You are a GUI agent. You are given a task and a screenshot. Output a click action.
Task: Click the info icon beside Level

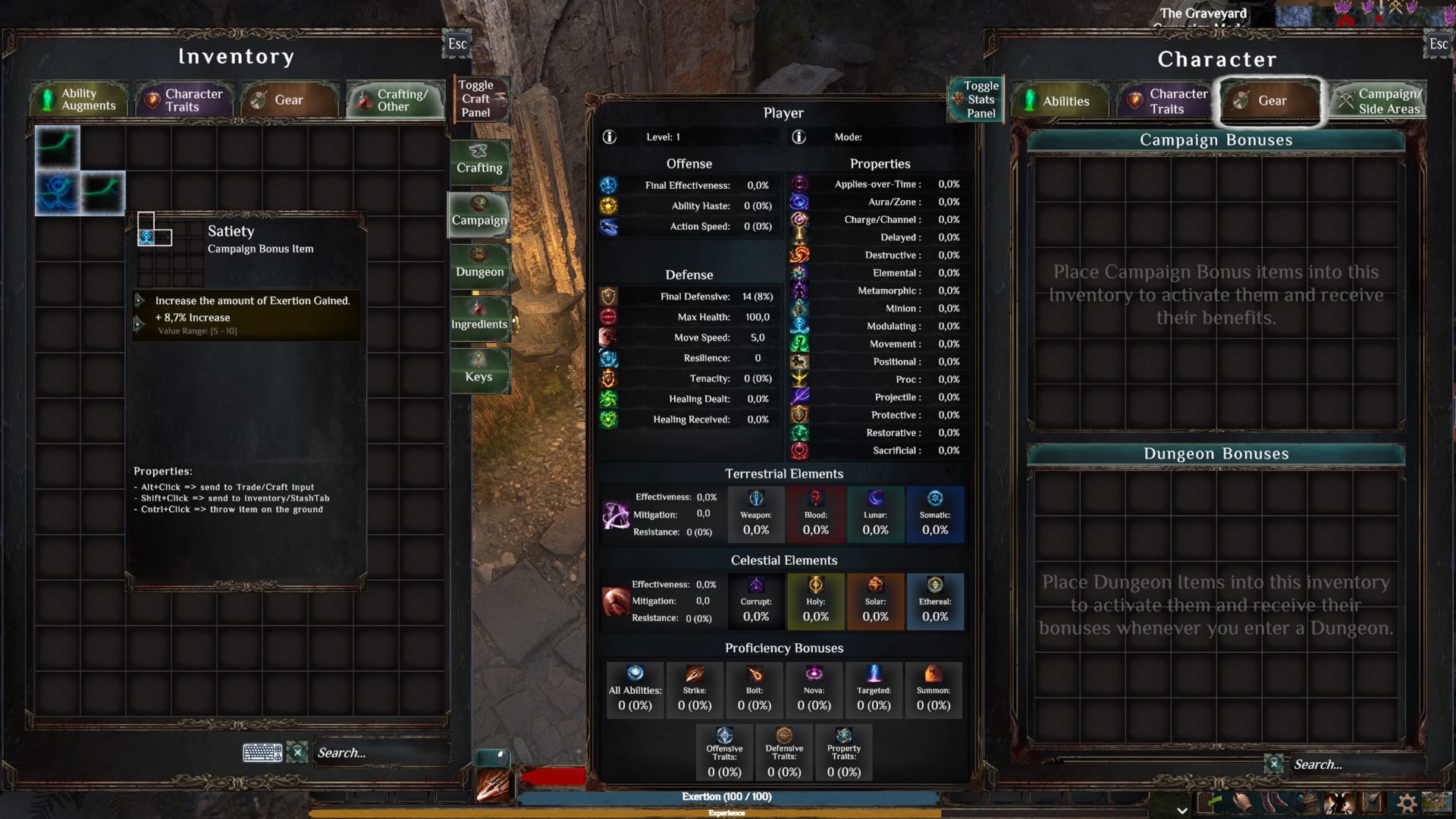(609, 137)
